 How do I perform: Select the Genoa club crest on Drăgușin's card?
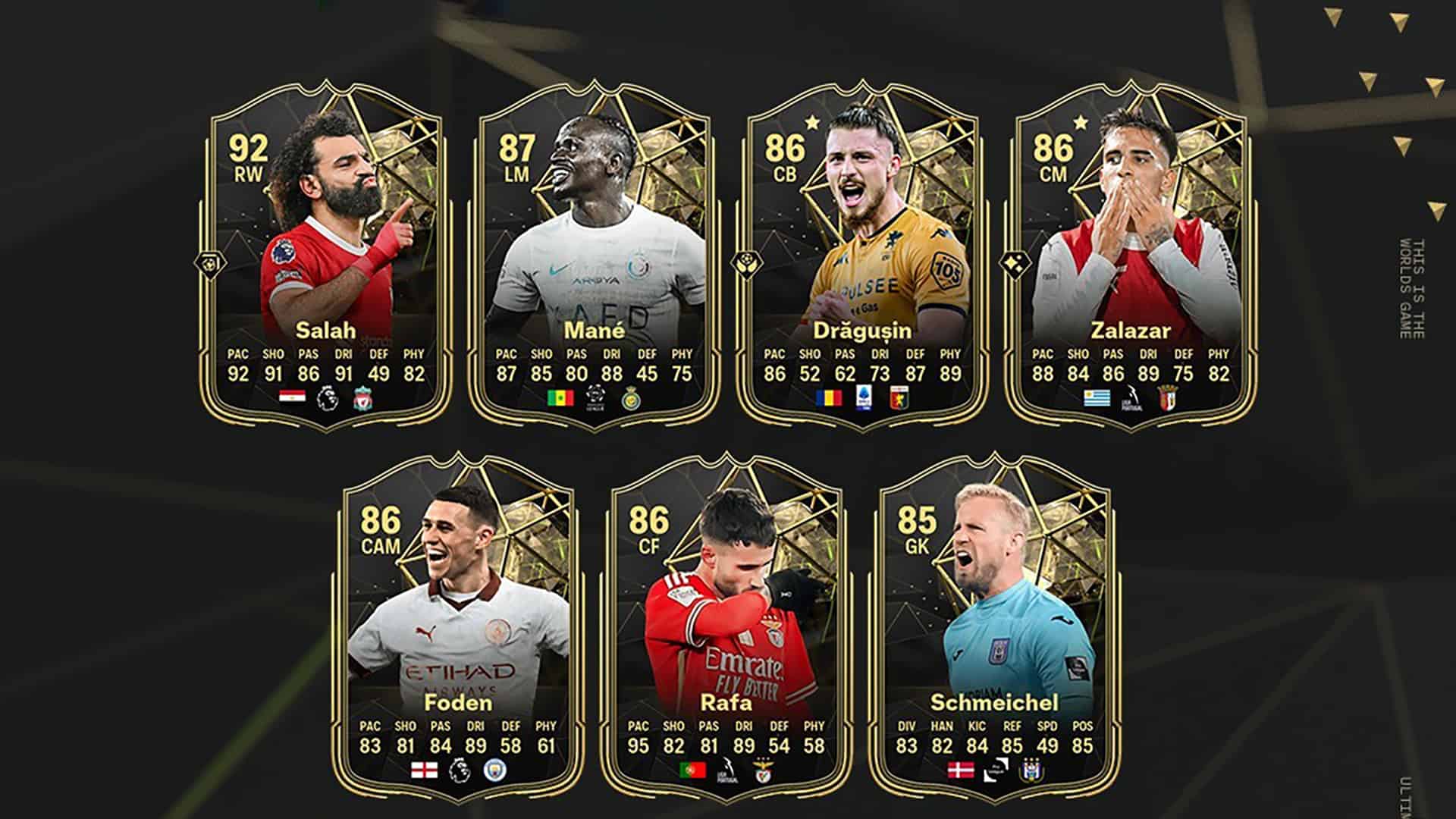(898, 397)
